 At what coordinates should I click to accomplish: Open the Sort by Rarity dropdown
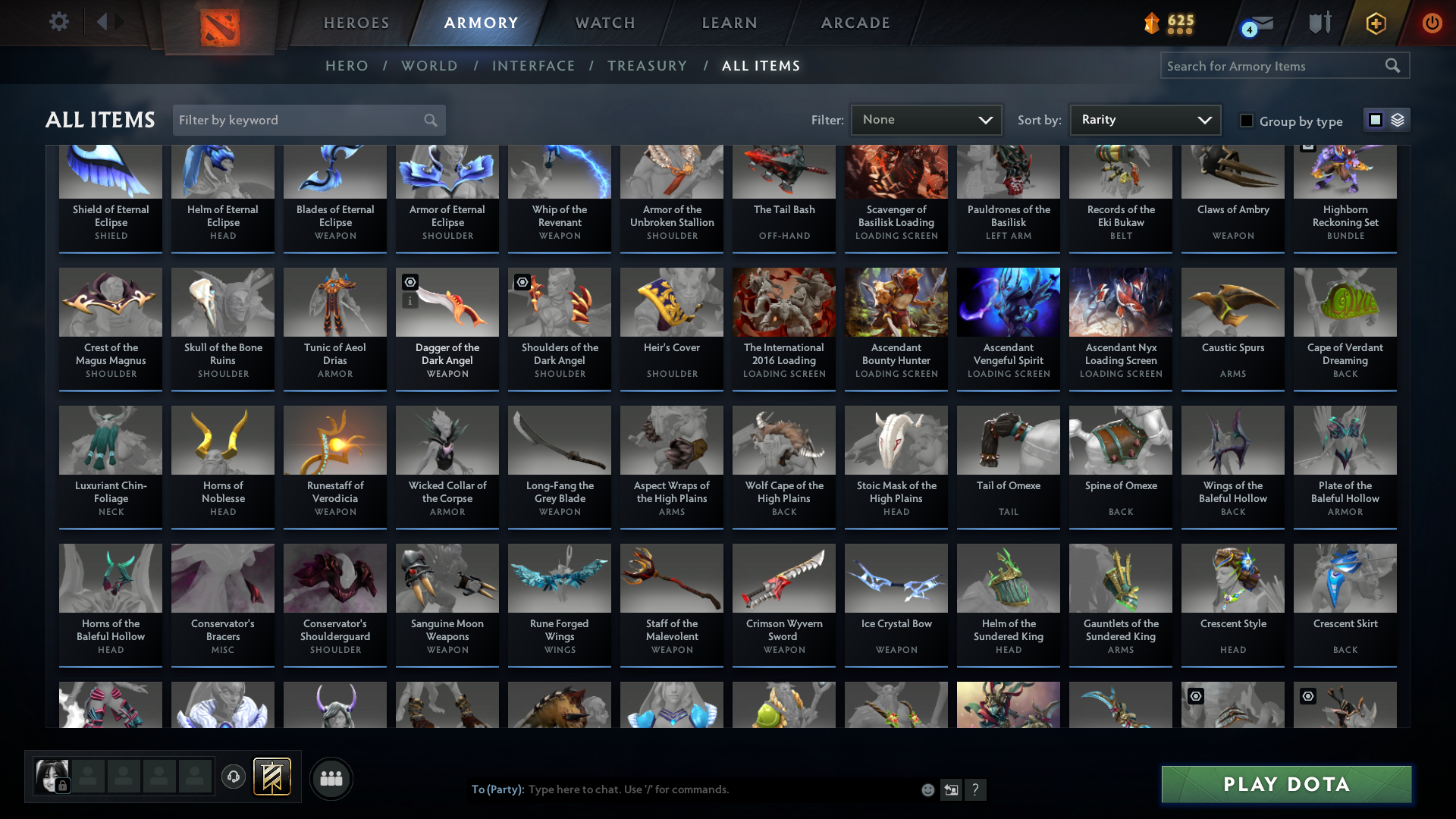(x=1144, y=119)
